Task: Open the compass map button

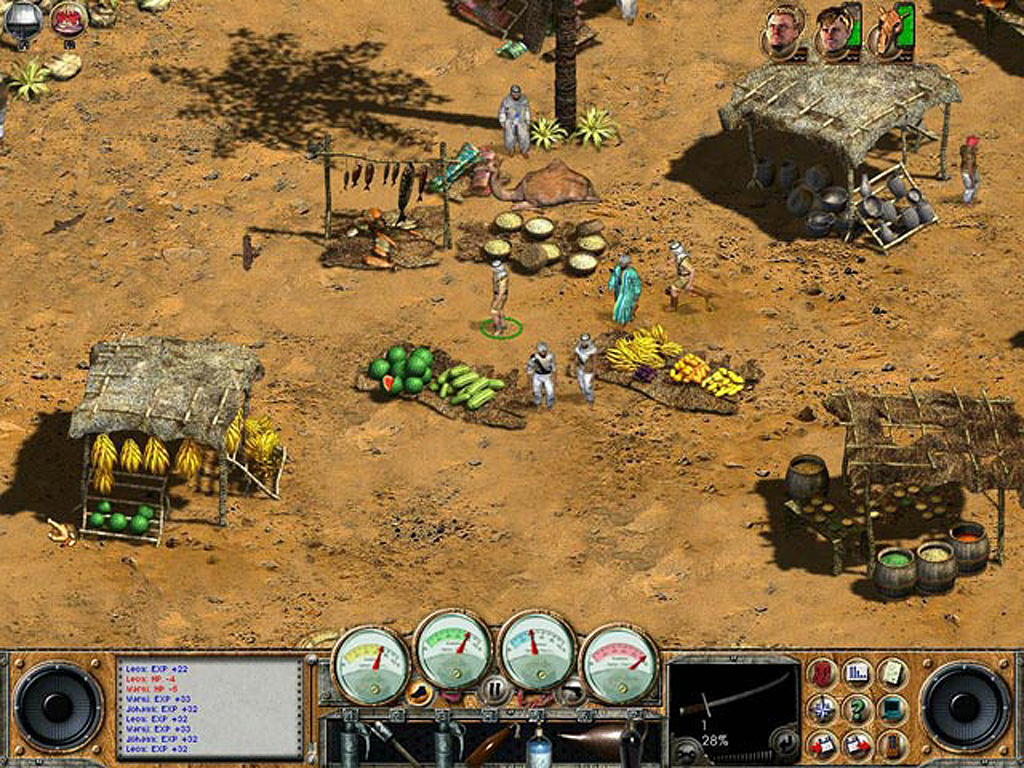Action: (x=822, y=709)
